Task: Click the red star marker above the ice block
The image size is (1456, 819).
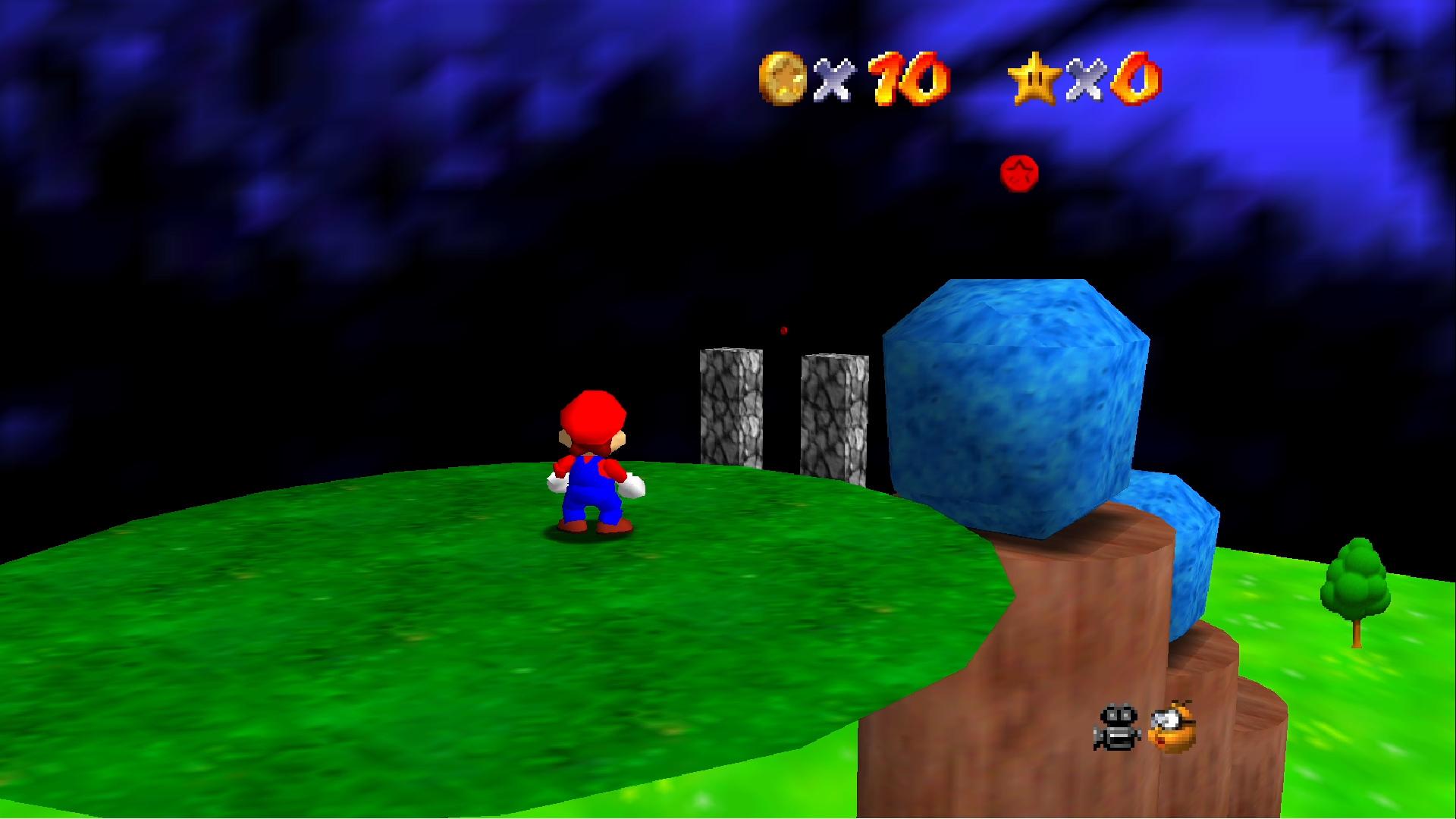Action: [x=1018, y=173]
